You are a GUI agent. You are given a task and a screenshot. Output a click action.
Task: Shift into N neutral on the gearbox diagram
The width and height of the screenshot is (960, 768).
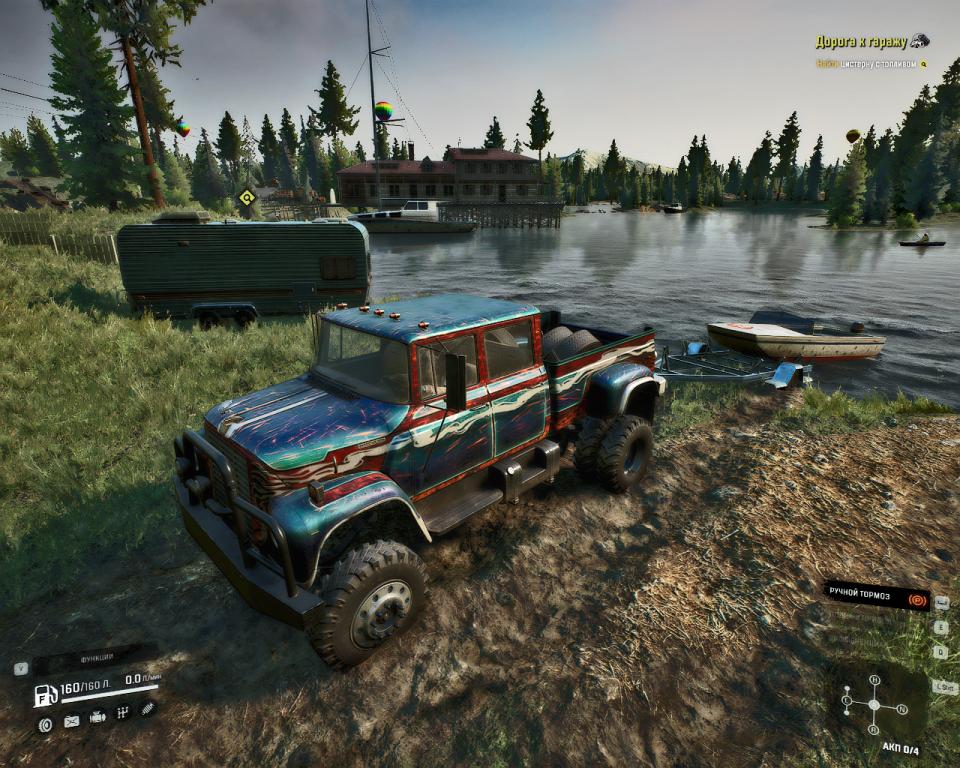pos(902,709)
